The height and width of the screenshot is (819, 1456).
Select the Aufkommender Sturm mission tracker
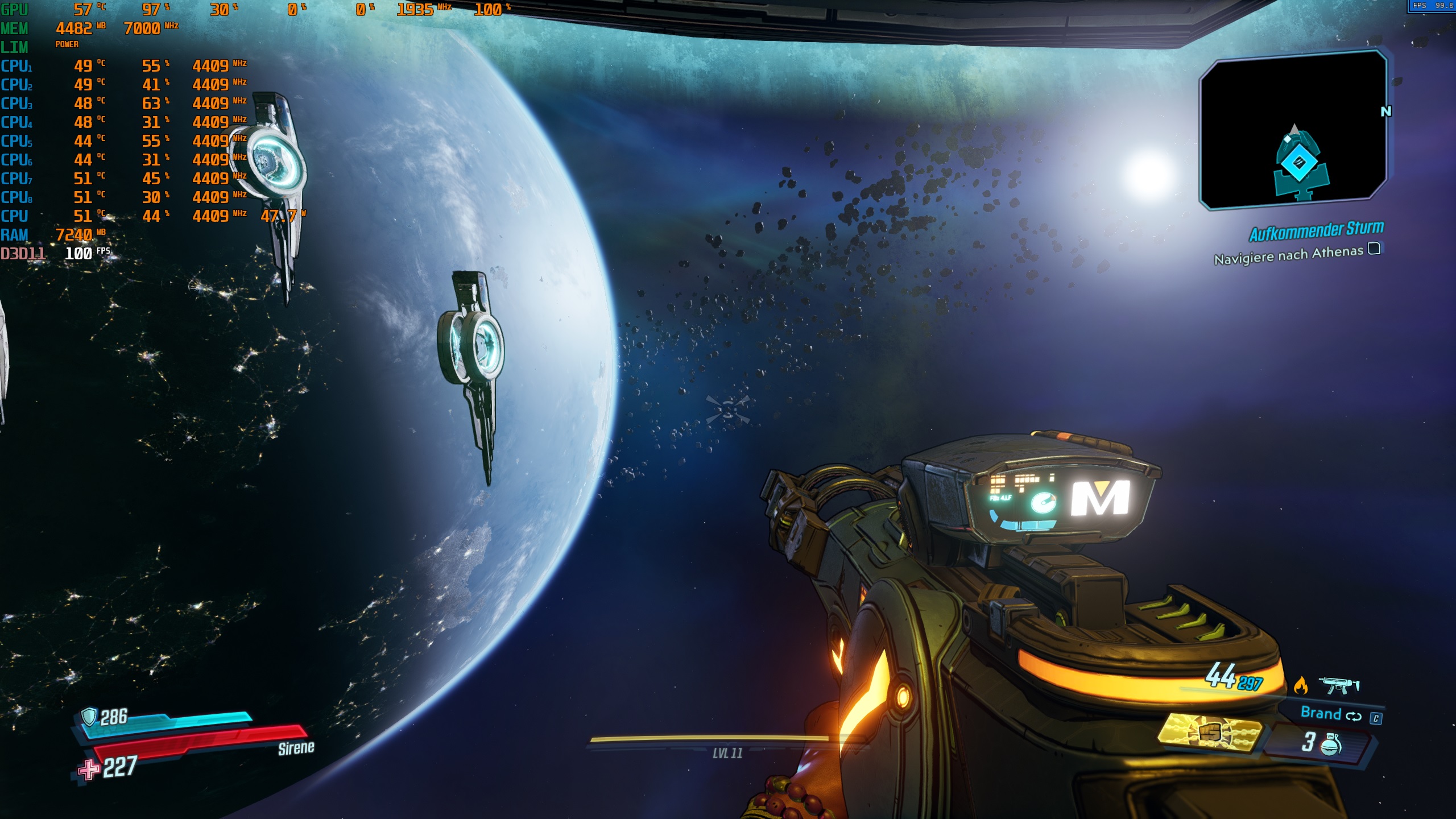pyautogui.click(x=1316, y=230)
